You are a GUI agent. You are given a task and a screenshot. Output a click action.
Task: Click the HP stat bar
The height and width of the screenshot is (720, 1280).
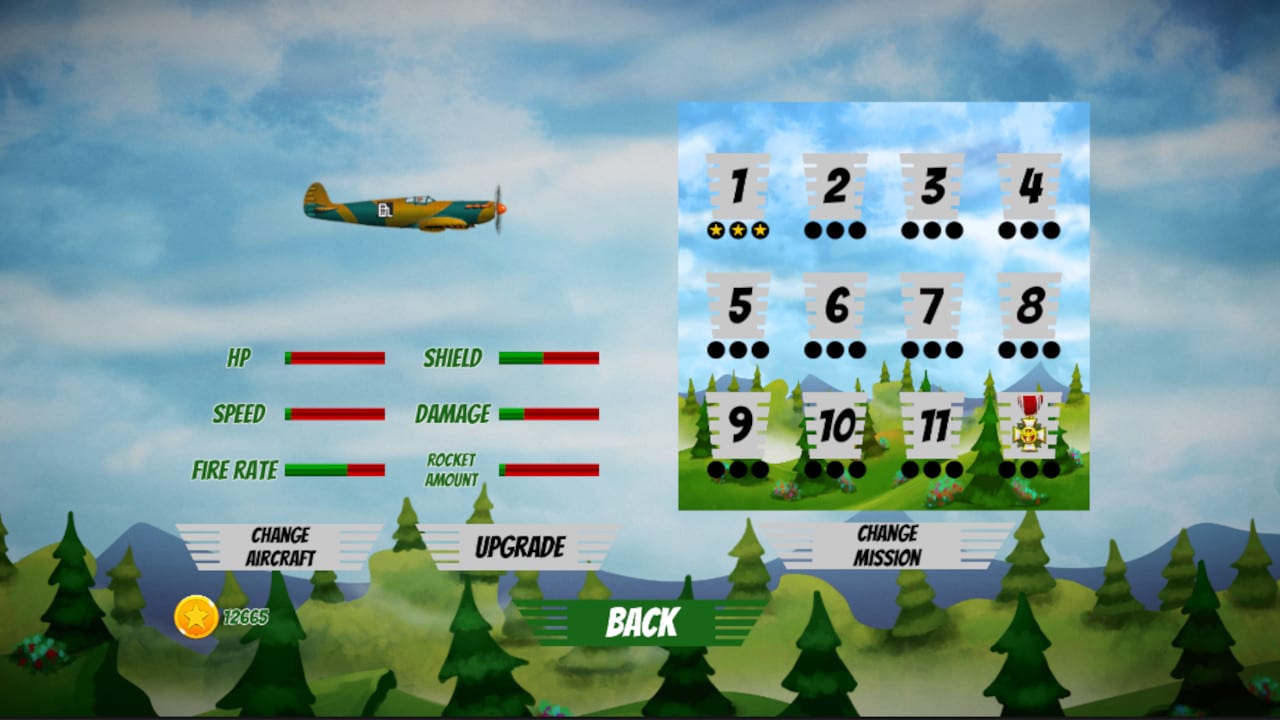[x=335, y=357]
